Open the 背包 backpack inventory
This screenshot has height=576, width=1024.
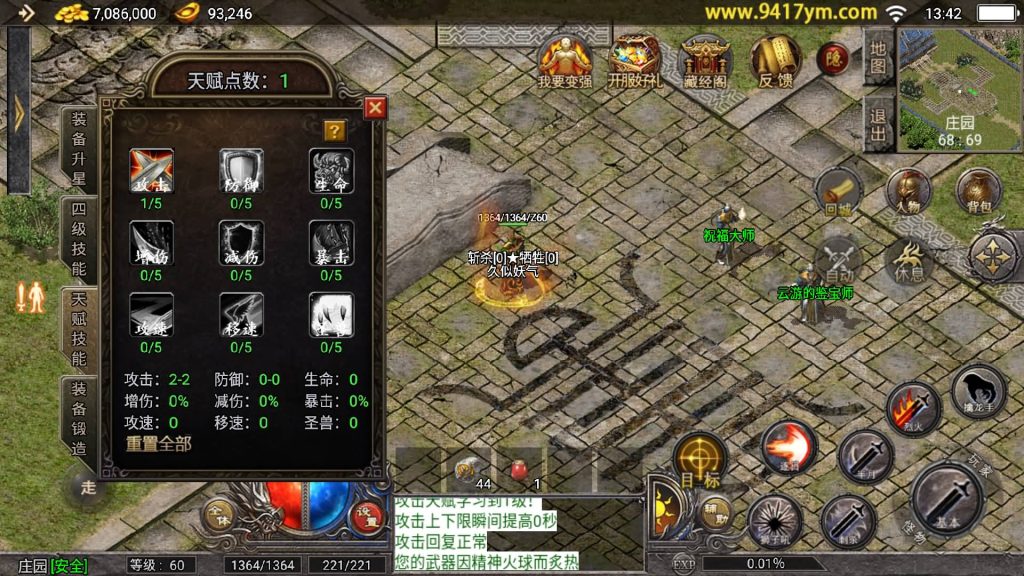(979, 190)
